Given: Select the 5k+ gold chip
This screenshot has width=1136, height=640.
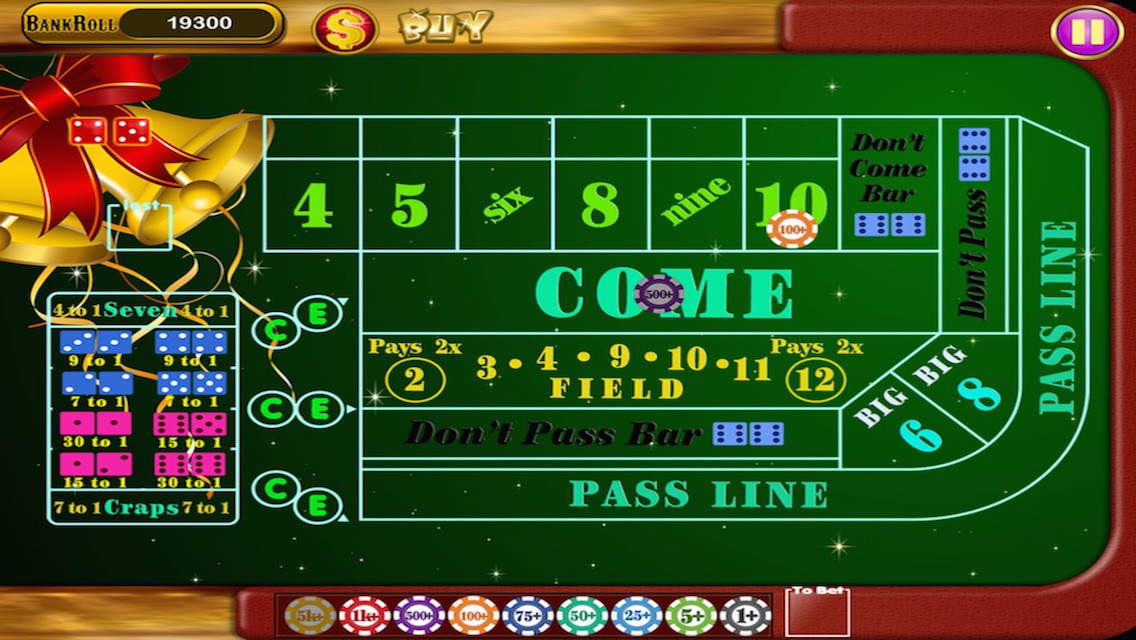Looking at the screenshot, I should point(310,616).
